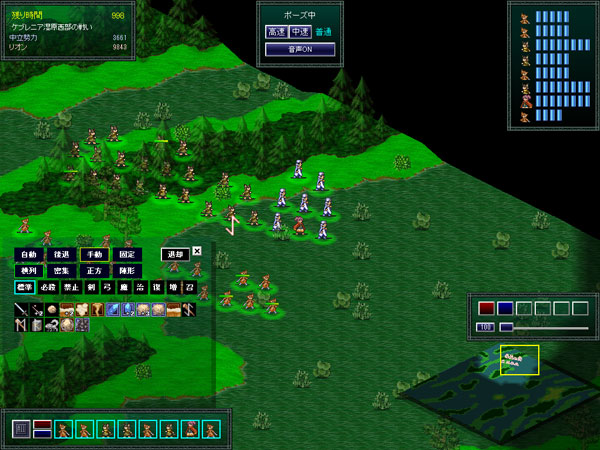600x450 pixels.
Task: Open the 陣形 (formation) option
Action: pos(125,271)
